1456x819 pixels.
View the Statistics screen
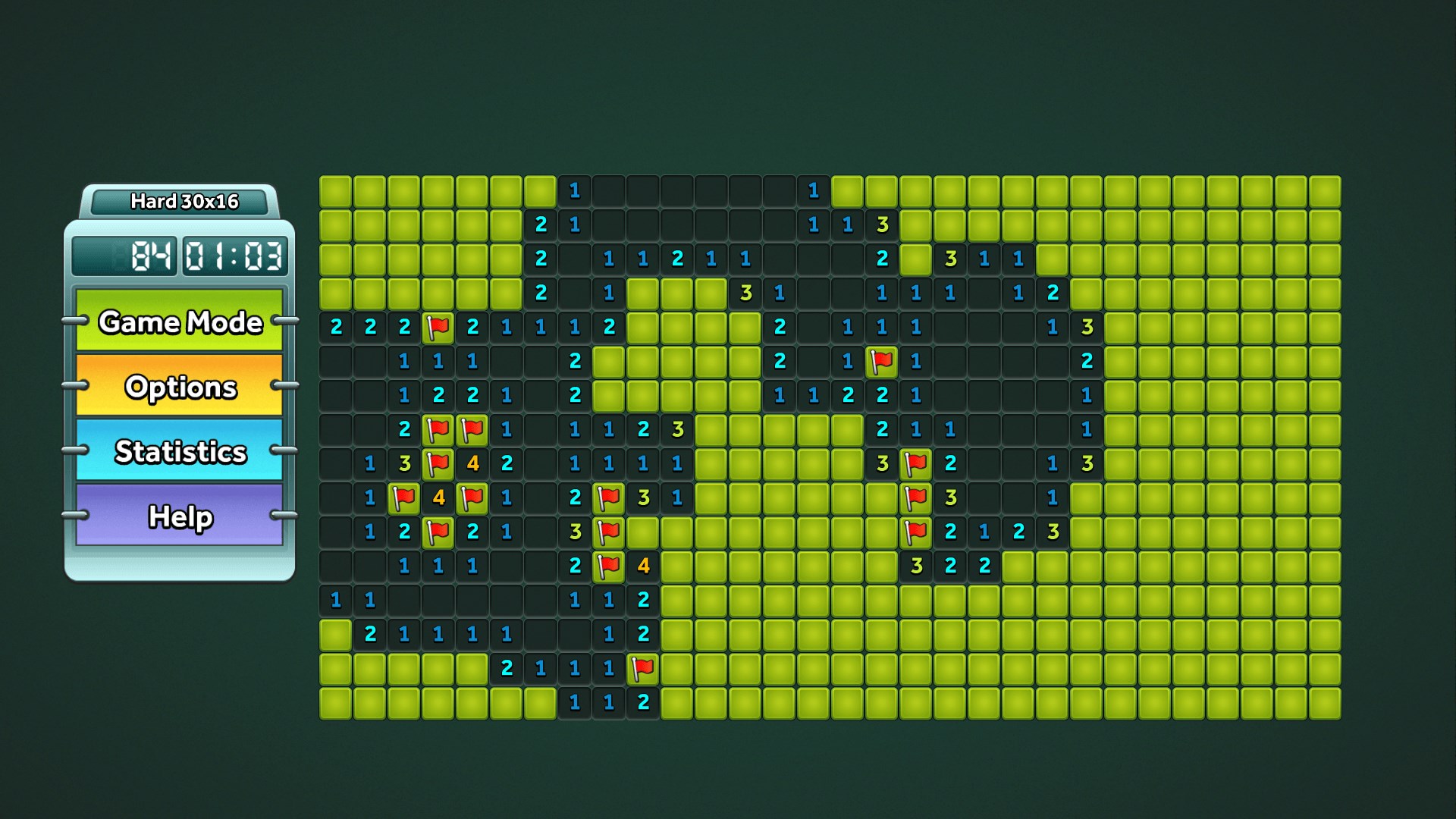180,452
